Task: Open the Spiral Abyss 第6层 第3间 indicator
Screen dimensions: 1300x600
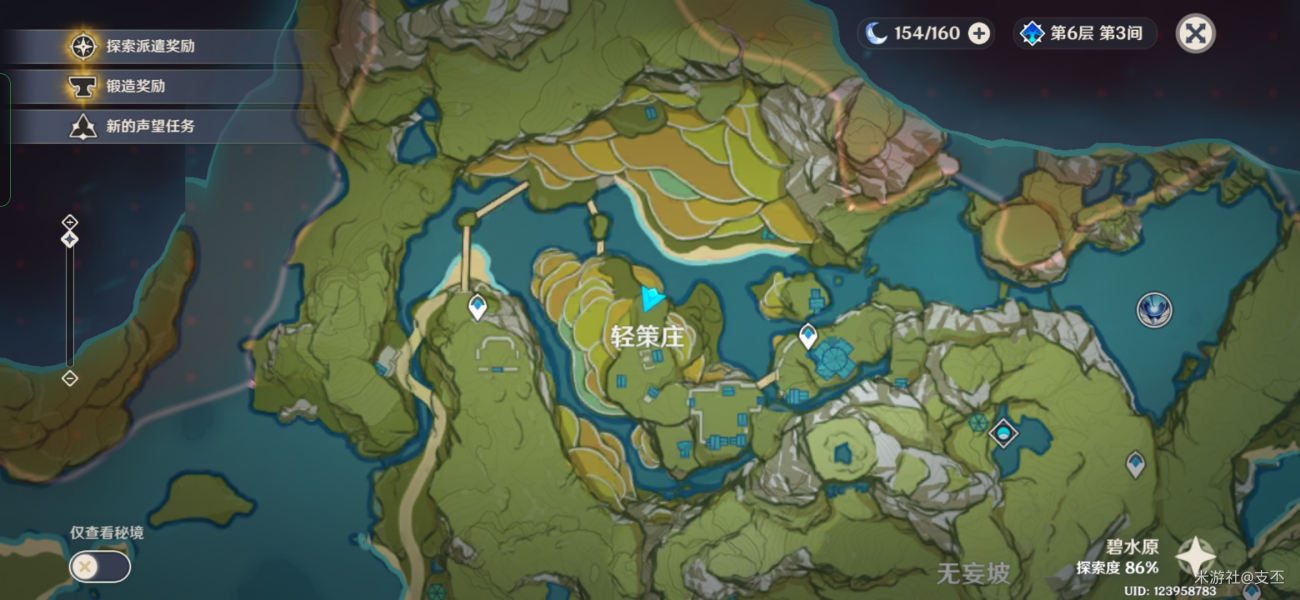Action: pyautogui.click(x=1084, y=33)
